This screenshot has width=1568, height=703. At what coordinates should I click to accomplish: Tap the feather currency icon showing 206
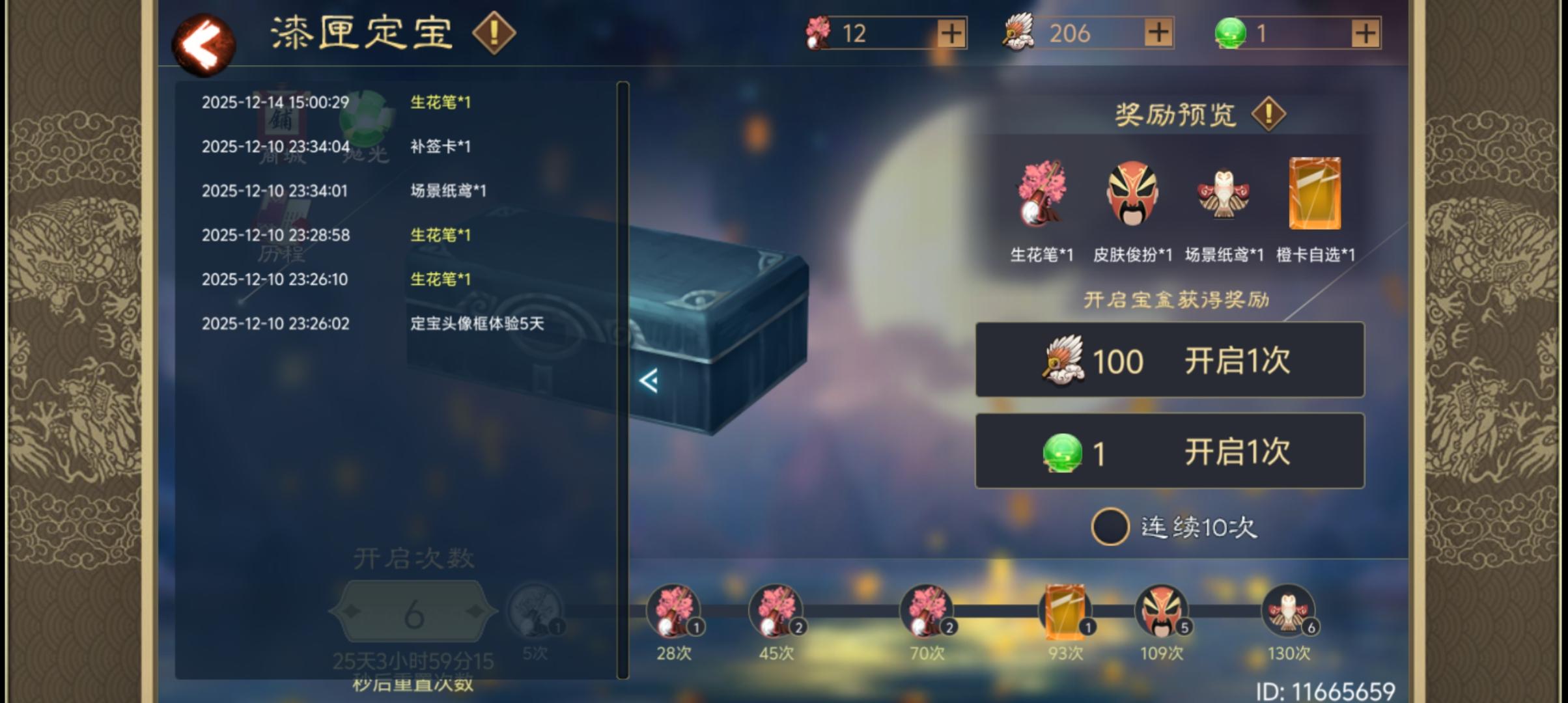(1018, 34)
